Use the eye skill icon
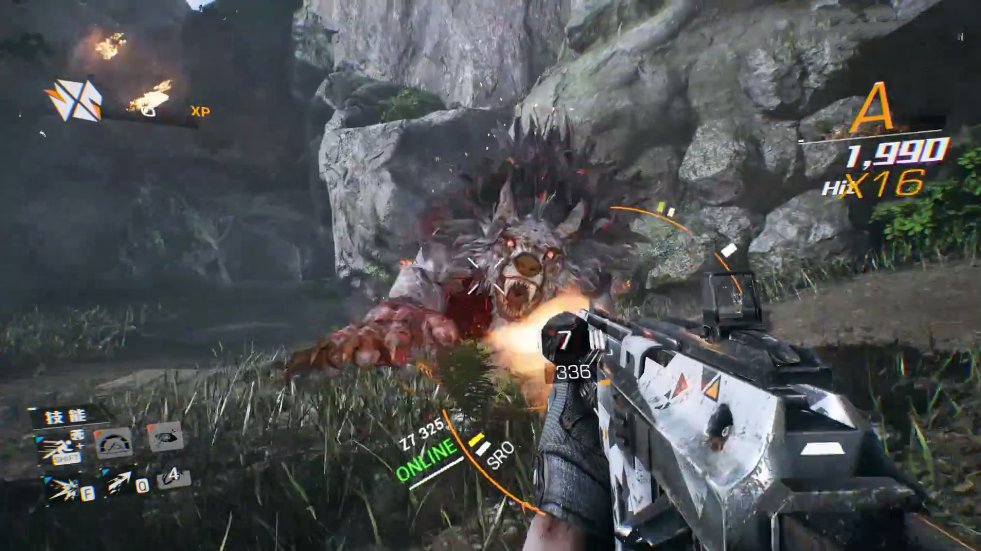Image resolution: width=981 pixels, height=551 pixels. 165,435
